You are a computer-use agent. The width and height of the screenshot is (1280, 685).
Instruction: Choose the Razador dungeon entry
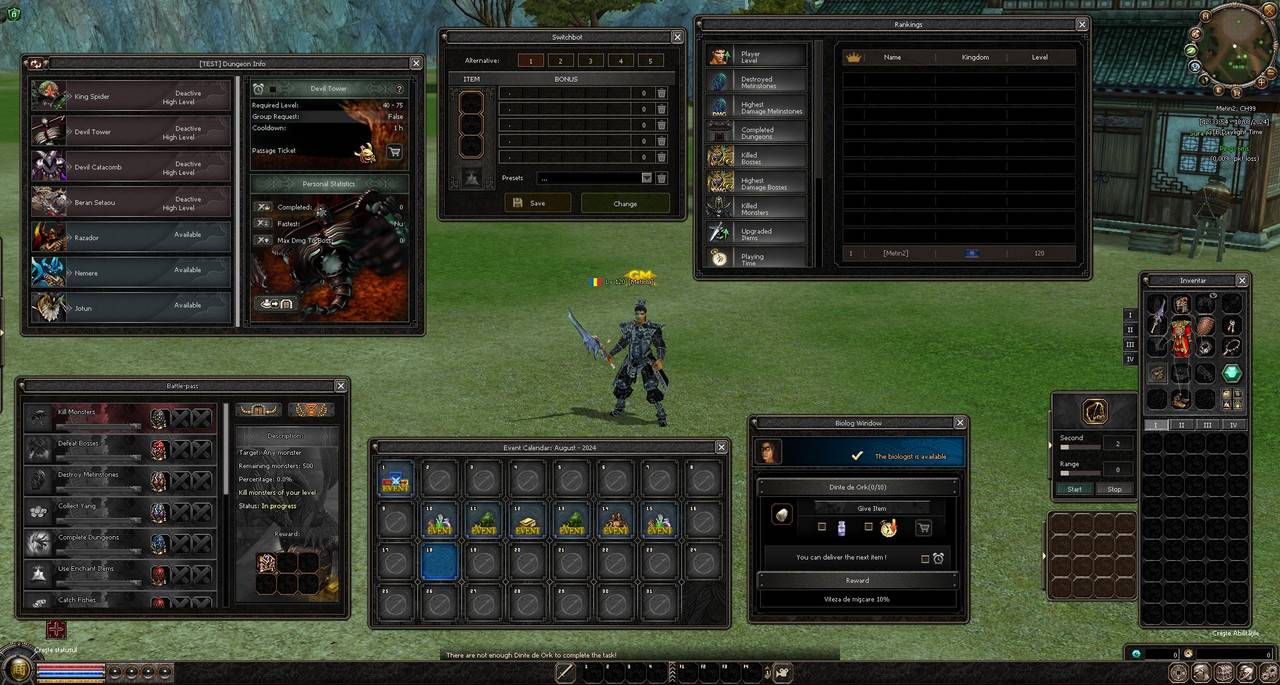click(130, 237)
